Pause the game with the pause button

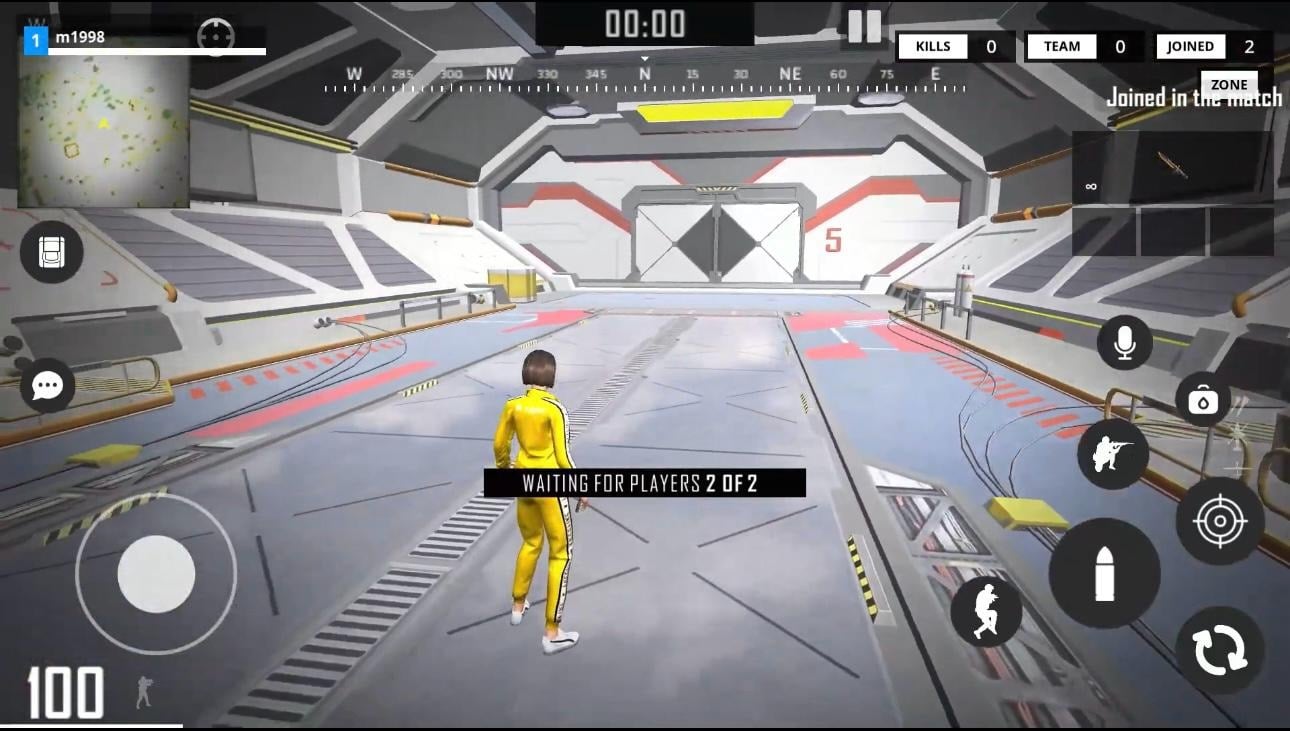864,26
